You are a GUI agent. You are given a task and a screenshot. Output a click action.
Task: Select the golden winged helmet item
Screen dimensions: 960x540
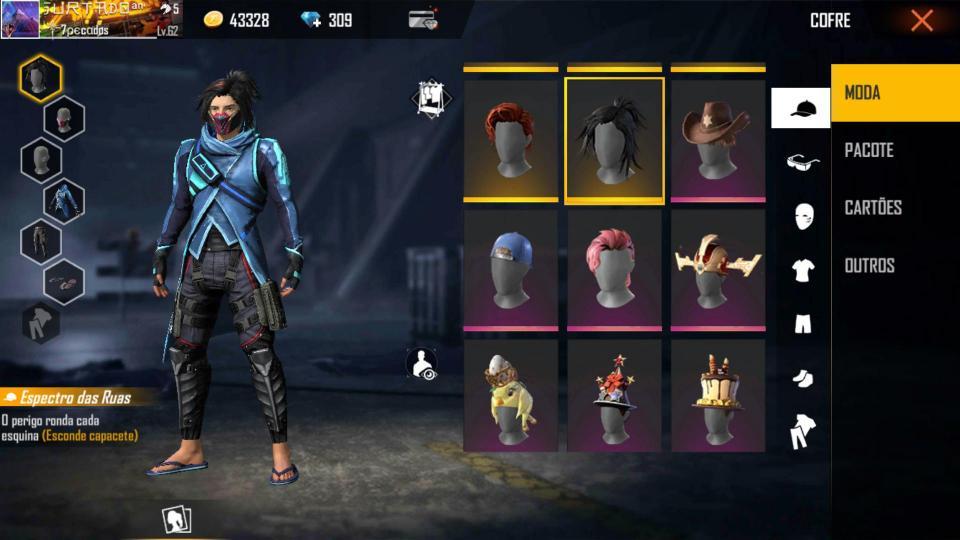717,270
